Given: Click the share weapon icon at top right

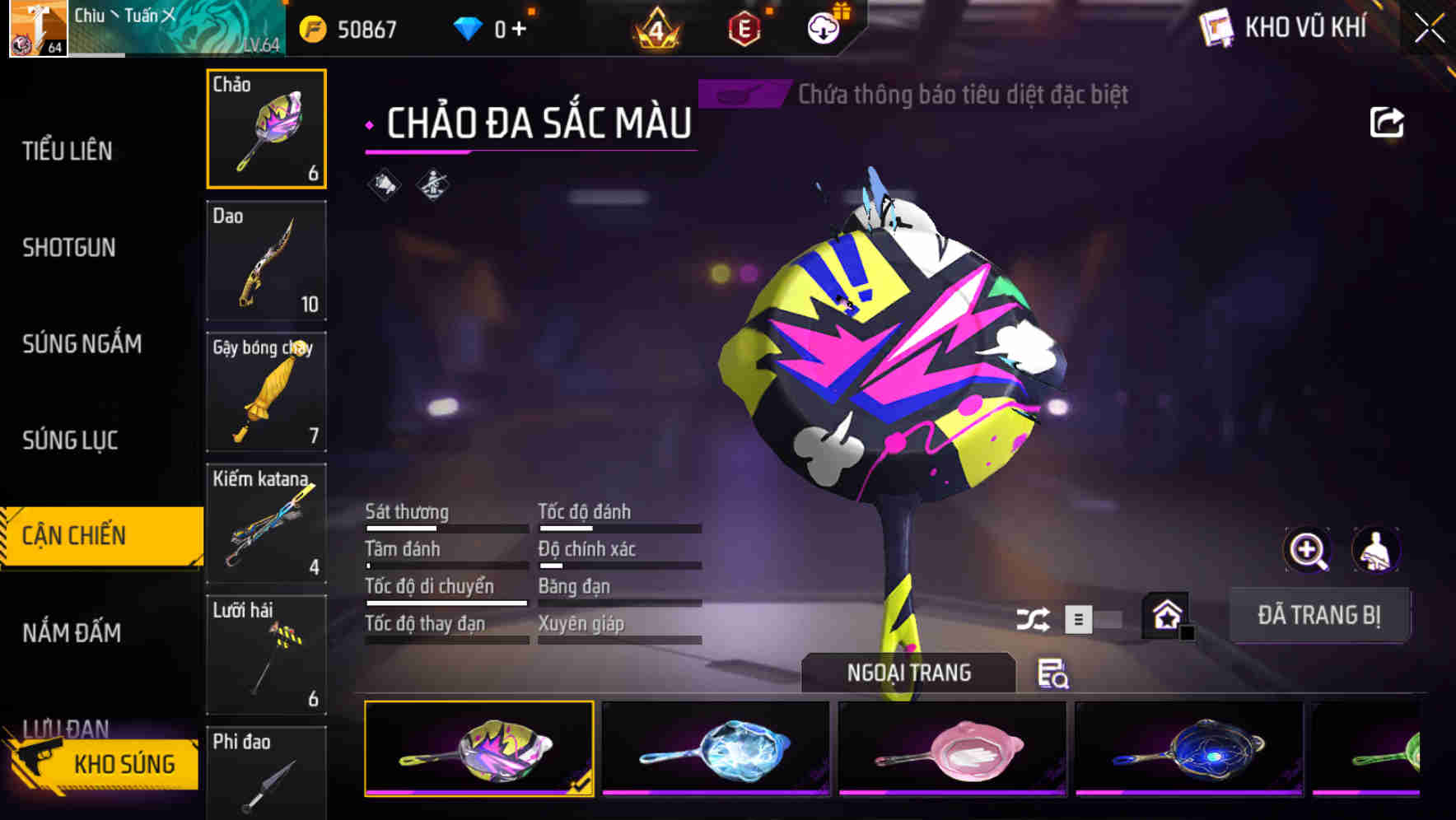Looking at the screenshot, I should coord(1387,122).
